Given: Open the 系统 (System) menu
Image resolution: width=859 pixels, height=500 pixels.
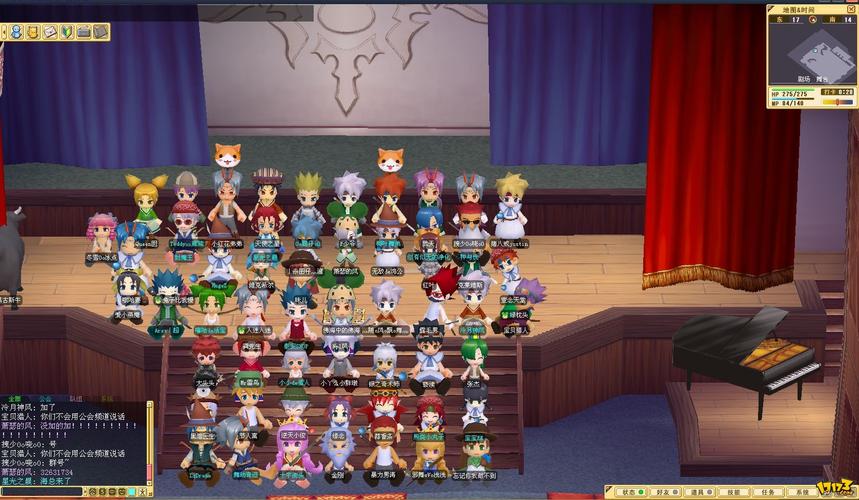Looking at the screenshot, I should 797,492.
